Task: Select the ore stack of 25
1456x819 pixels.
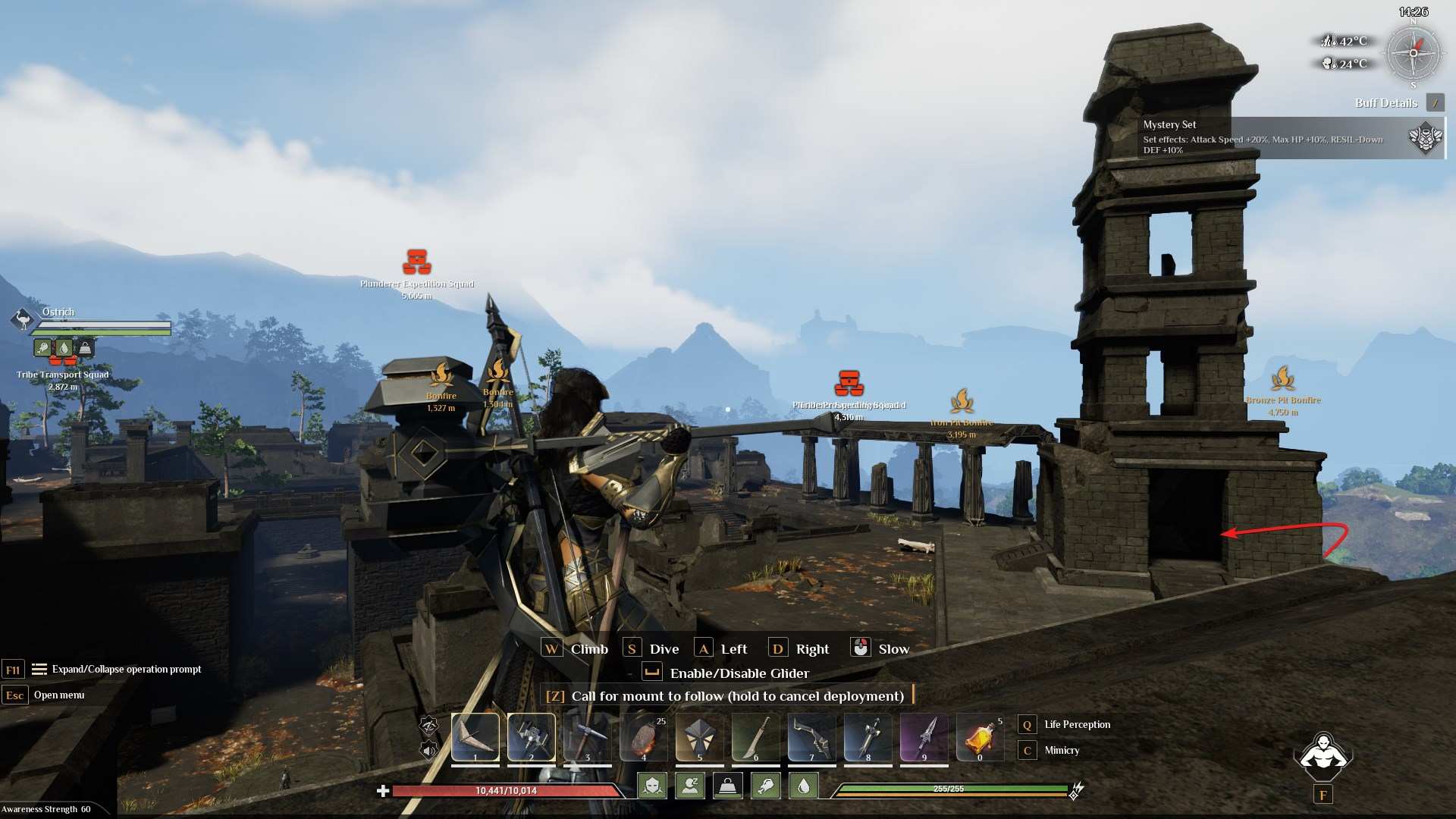Action: [x=644, y=737]
